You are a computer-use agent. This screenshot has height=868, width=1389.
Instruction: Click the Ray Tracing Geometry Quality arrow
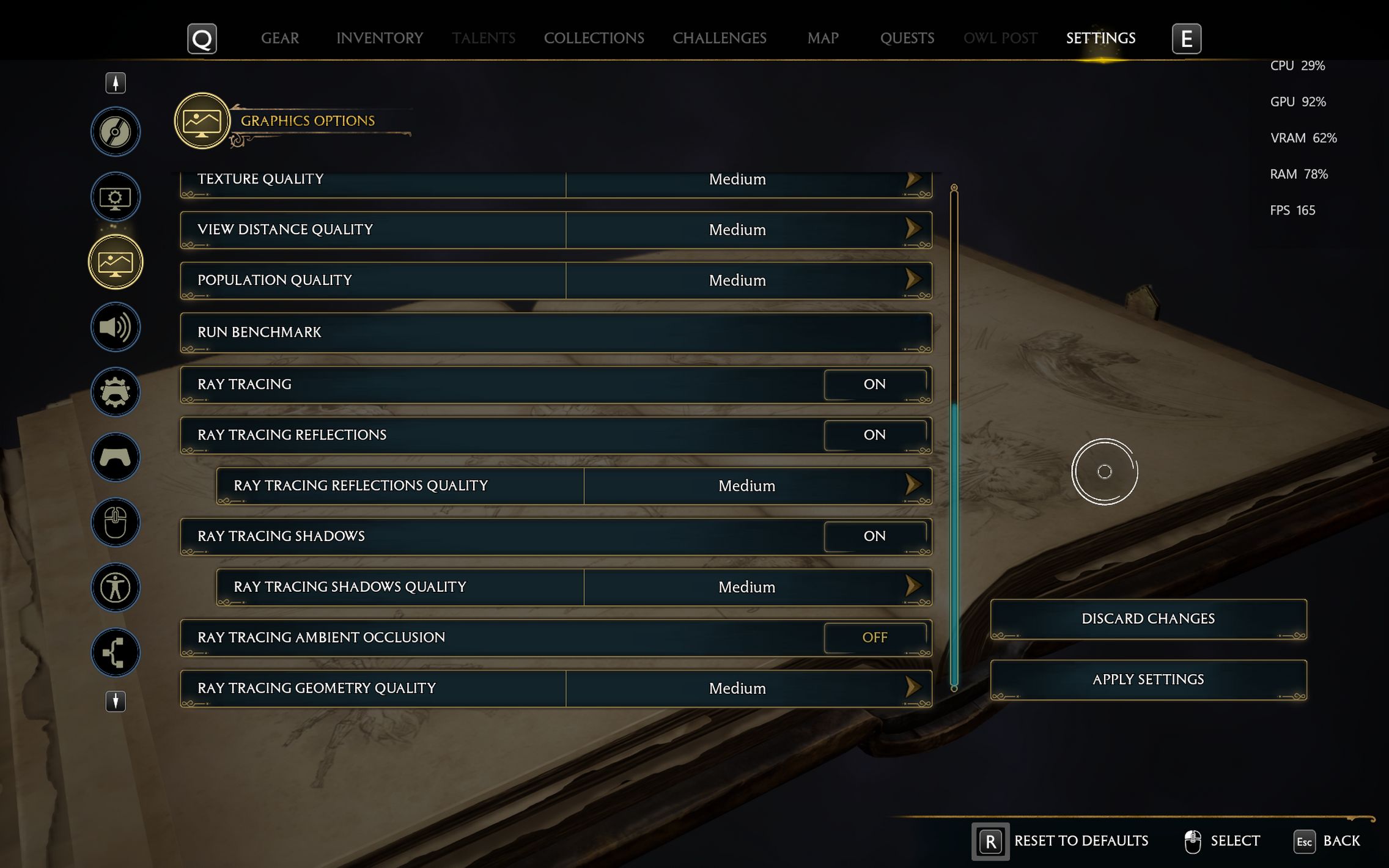pyautogui.click(x=913, y=688)
